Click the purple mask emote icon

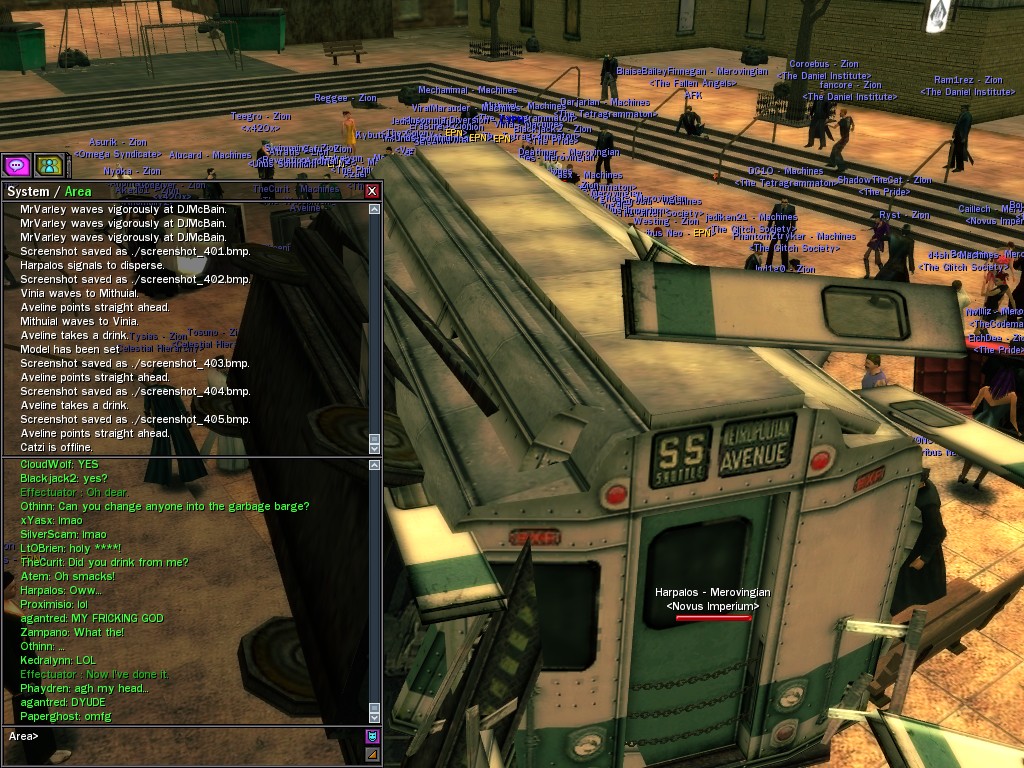point(372,737)
